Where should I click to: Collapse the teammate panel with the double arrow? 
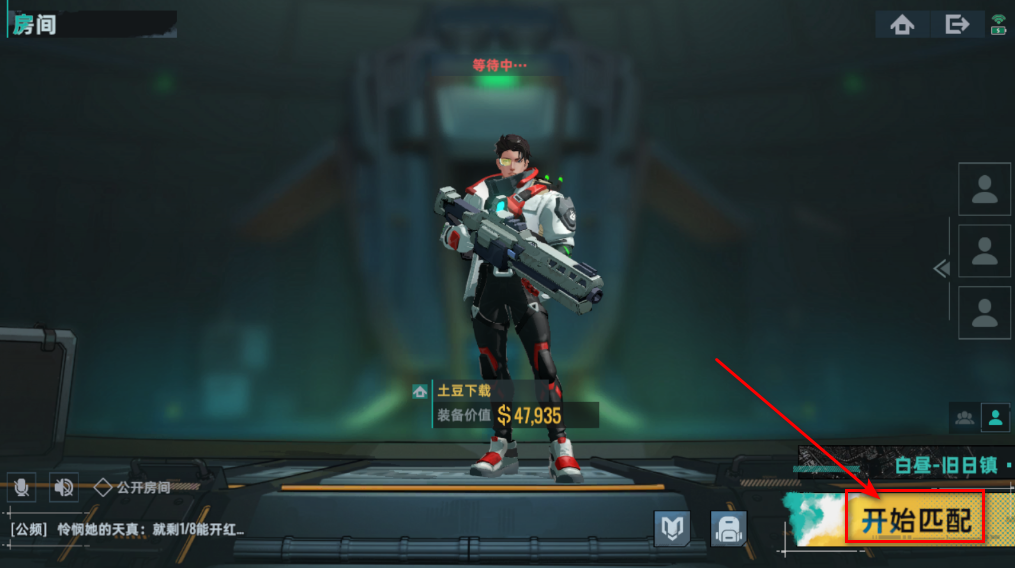pos(940,268)
